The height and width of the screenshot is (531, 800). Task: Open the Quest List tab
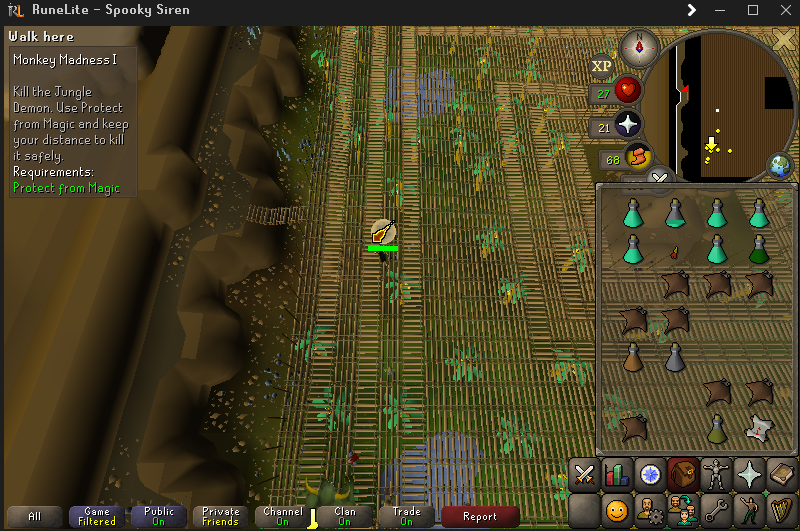[652, 473]
